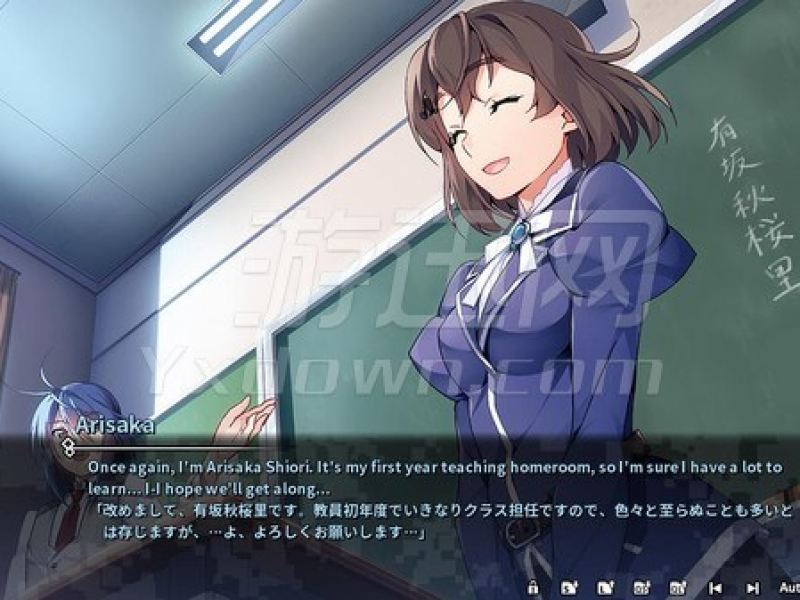Open the Load menu icon

click(x=604, y=587)
